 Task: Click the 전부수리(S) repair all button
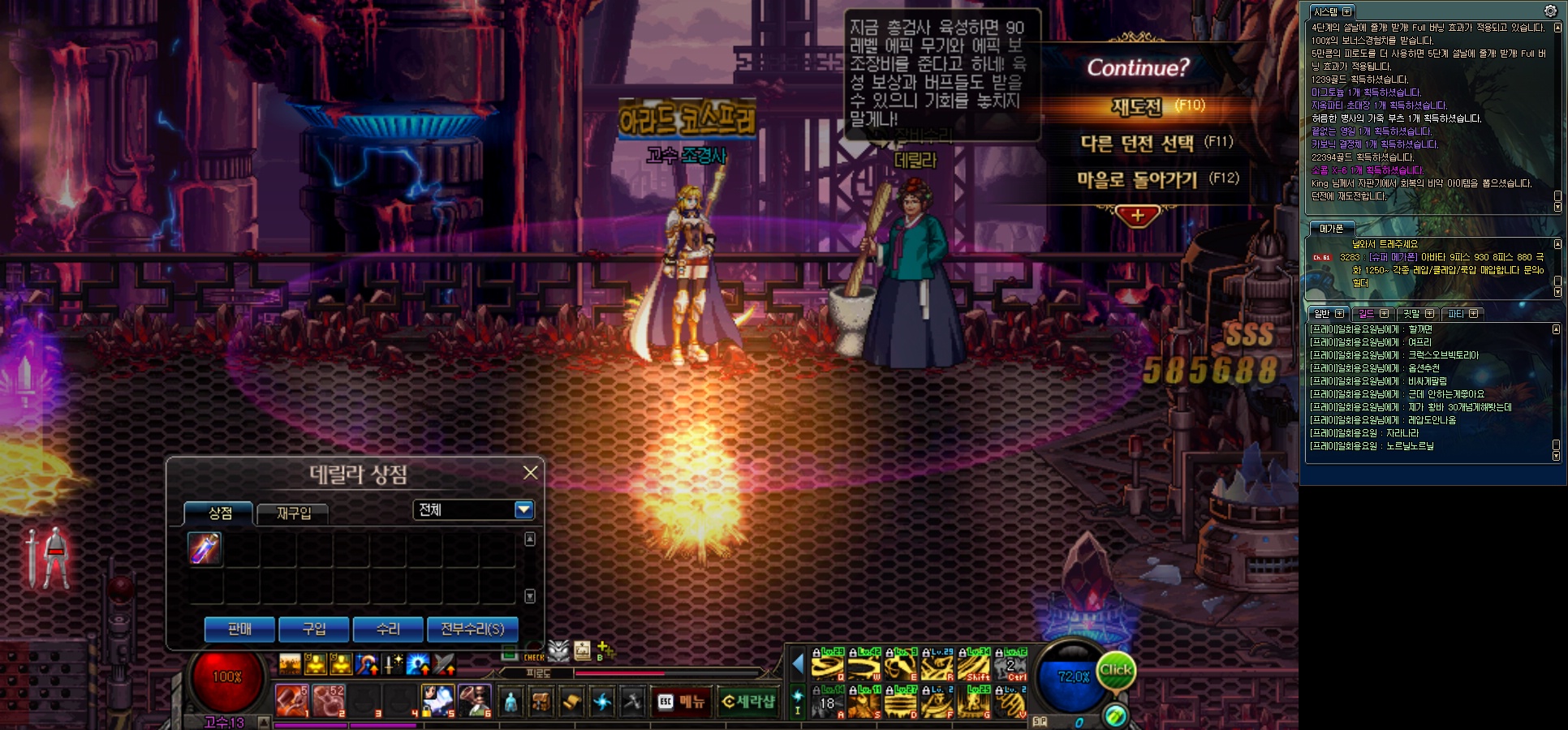click(x=472, y=629)
